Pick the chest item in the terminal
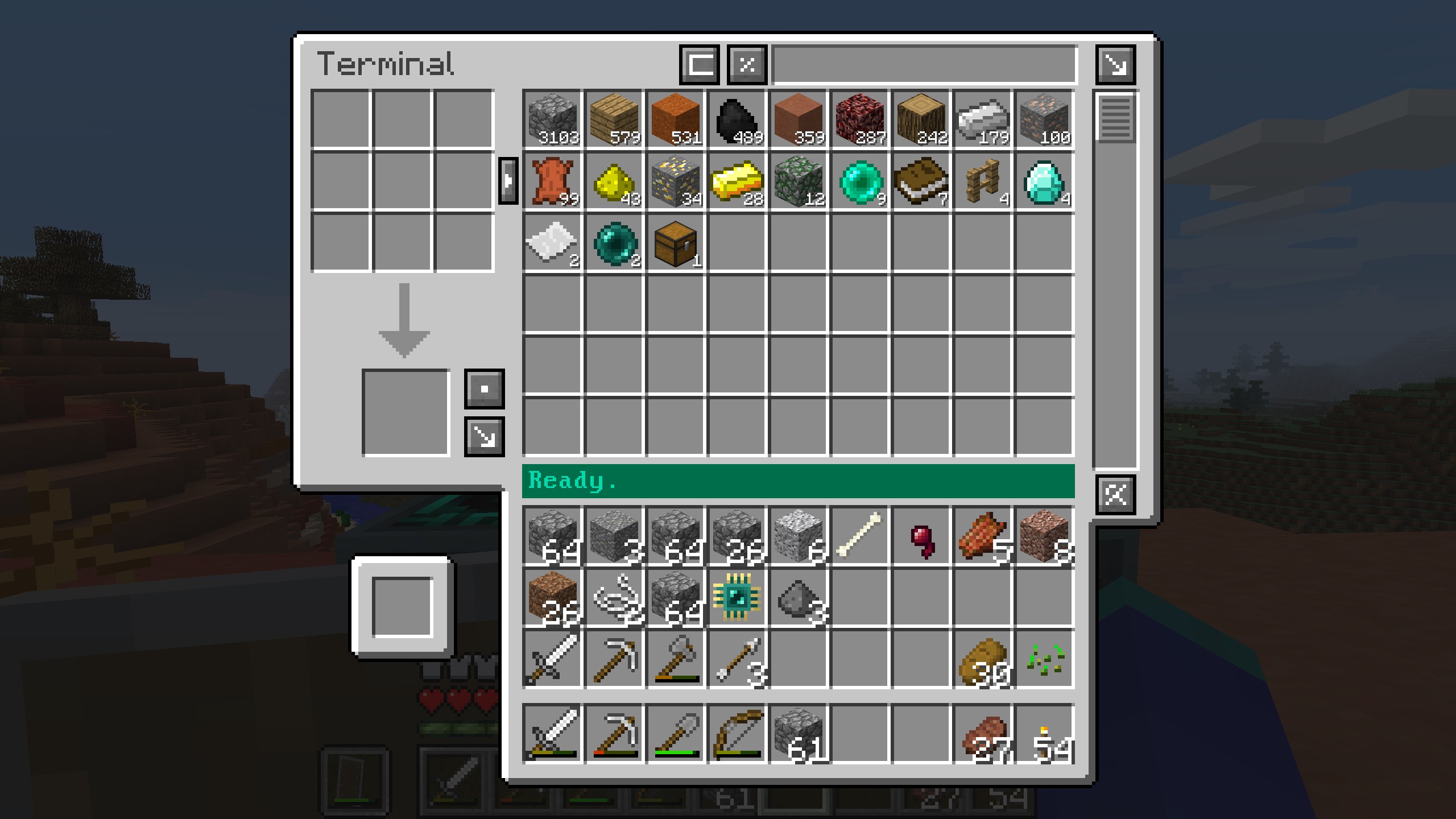 click(676, 243)
